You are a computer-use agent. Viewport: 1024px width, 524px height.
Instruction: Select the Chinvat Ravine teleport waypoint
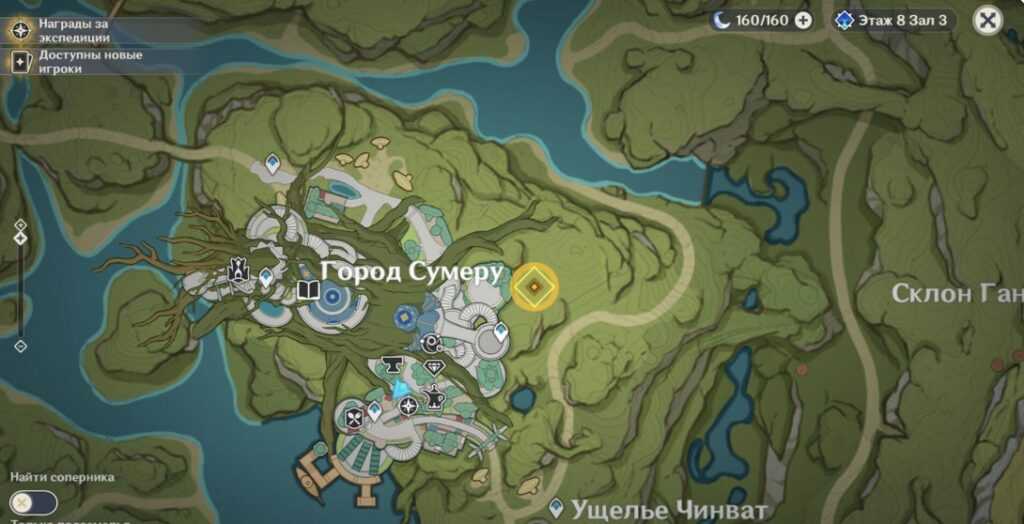click(x=557, y=508)
